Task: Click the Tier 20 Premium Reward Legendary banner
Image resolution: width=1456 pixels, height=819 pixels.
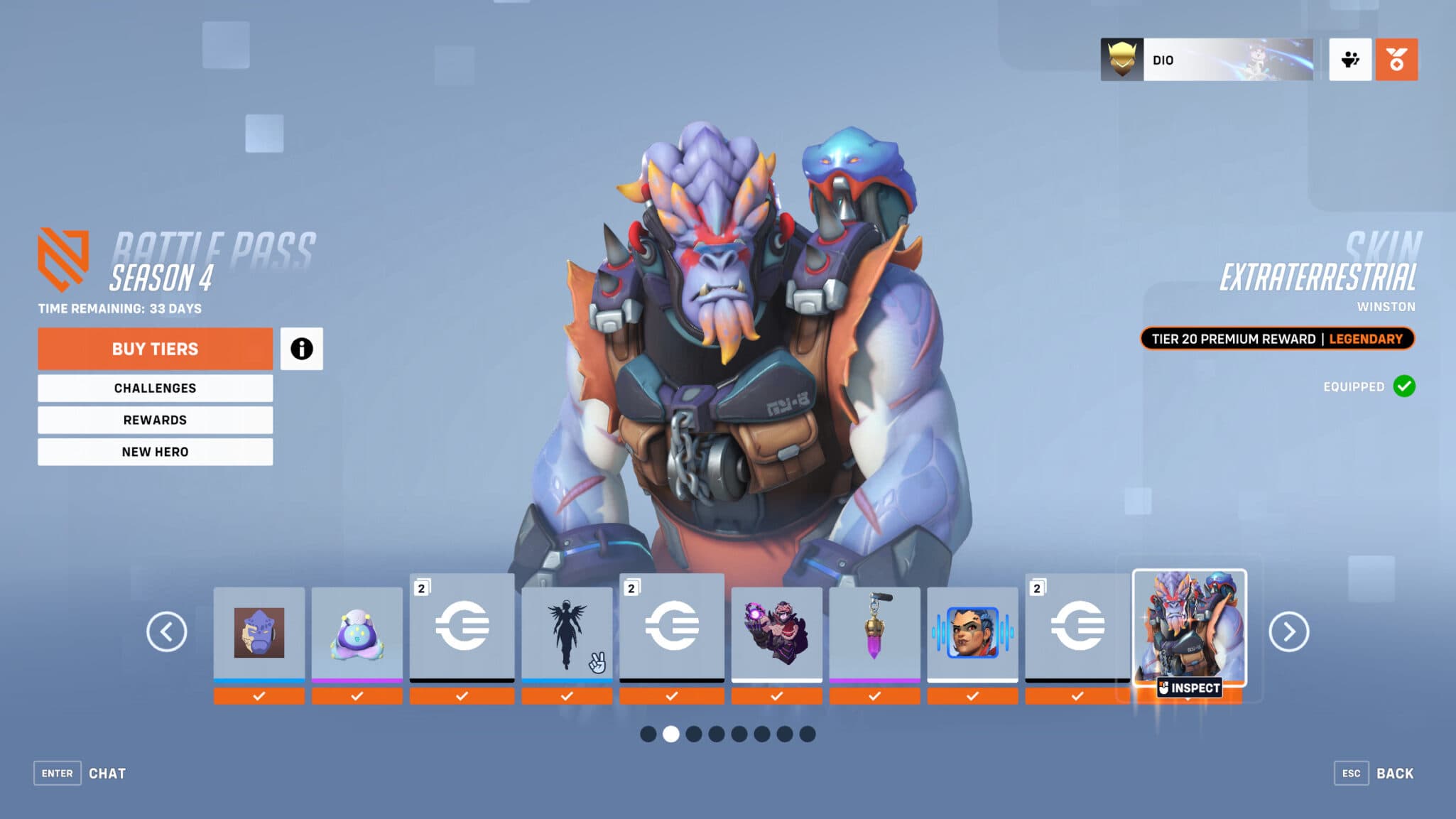Action: pos(1278,339)
